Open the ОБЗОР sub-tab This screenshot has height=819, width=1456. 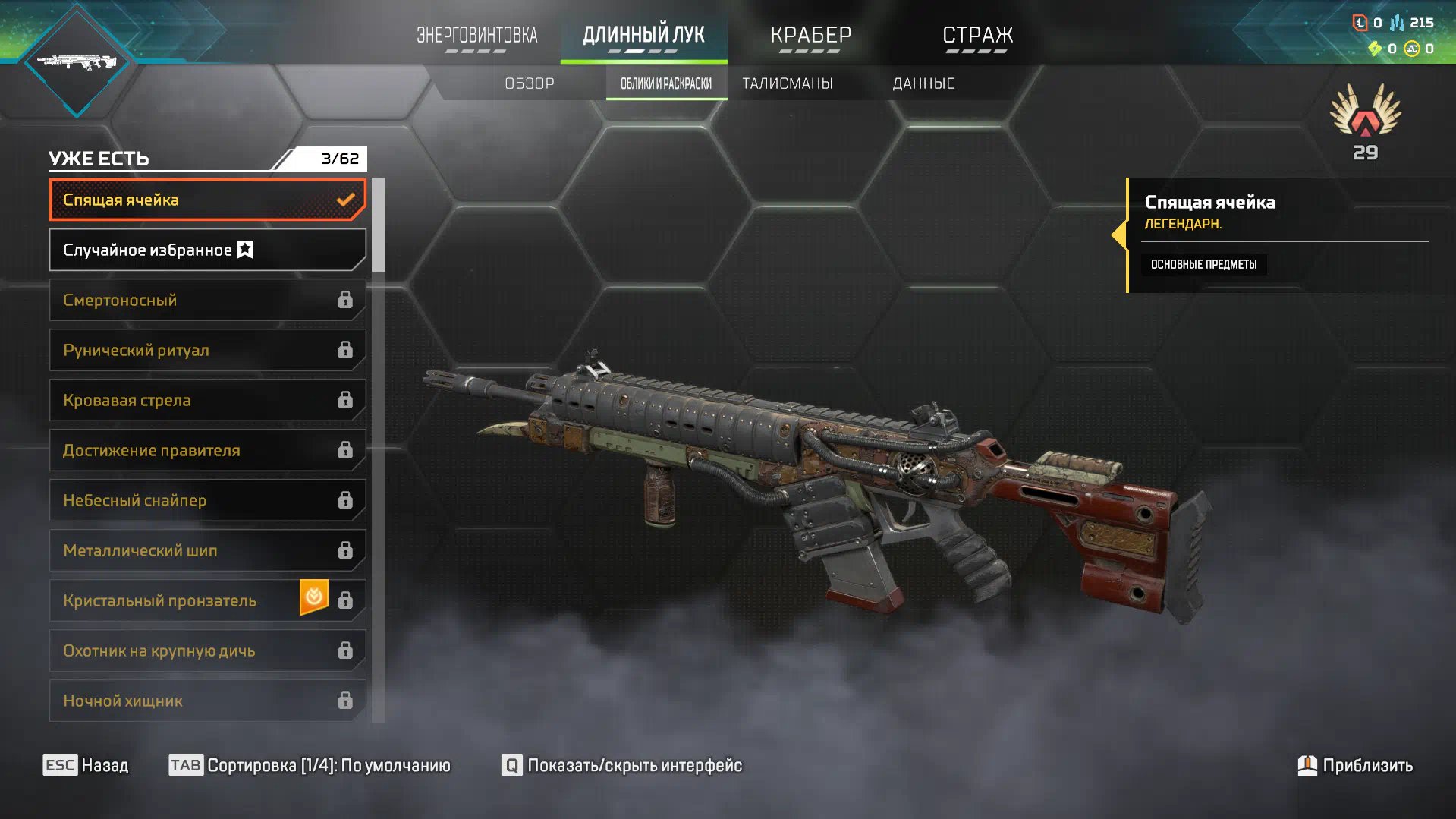point(530,83)
